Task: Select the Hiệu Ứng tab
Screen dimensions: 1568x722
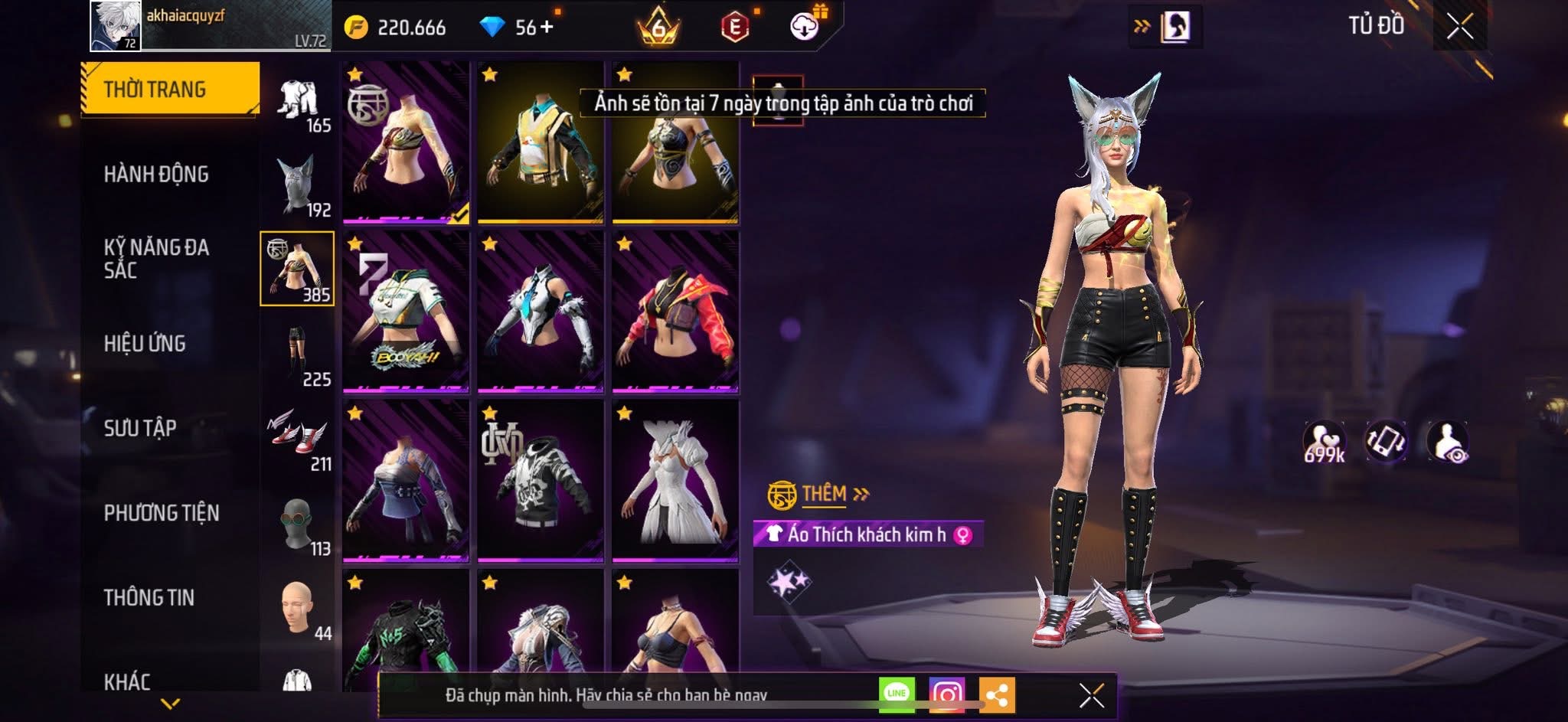Action: (x=145, y=343)
